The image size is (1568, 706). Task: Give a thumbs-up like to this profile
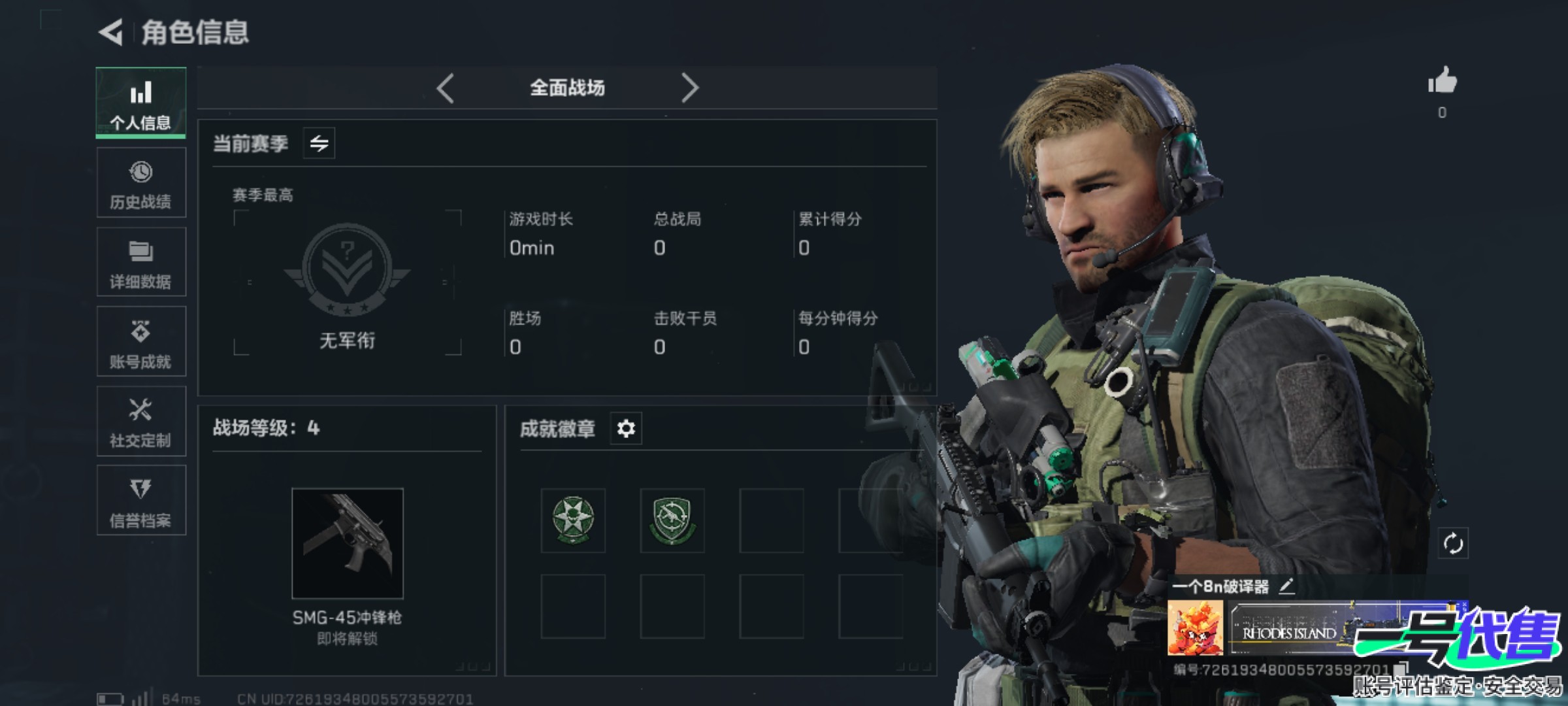(1442, 82)
